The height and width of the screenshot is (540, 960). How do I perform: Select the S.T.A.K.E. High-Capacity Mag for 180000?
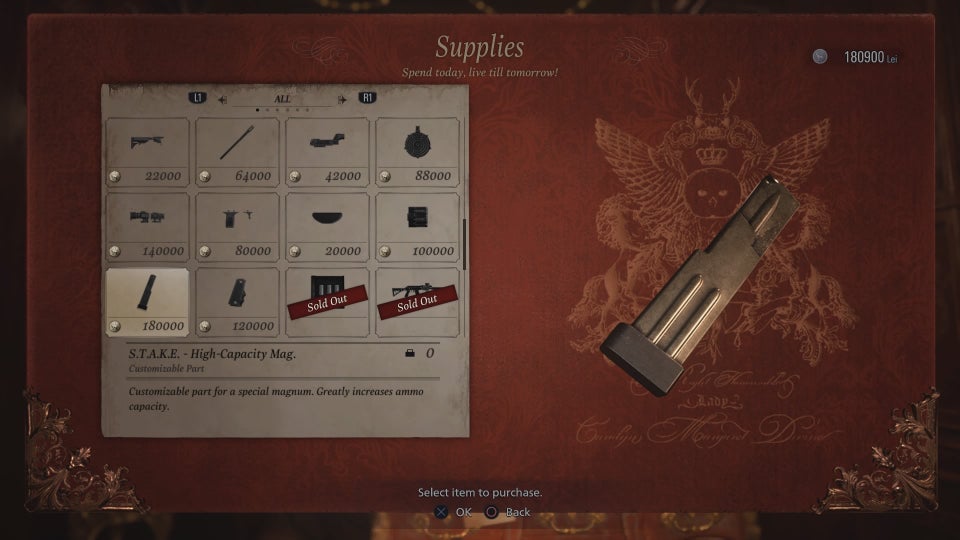147,302
